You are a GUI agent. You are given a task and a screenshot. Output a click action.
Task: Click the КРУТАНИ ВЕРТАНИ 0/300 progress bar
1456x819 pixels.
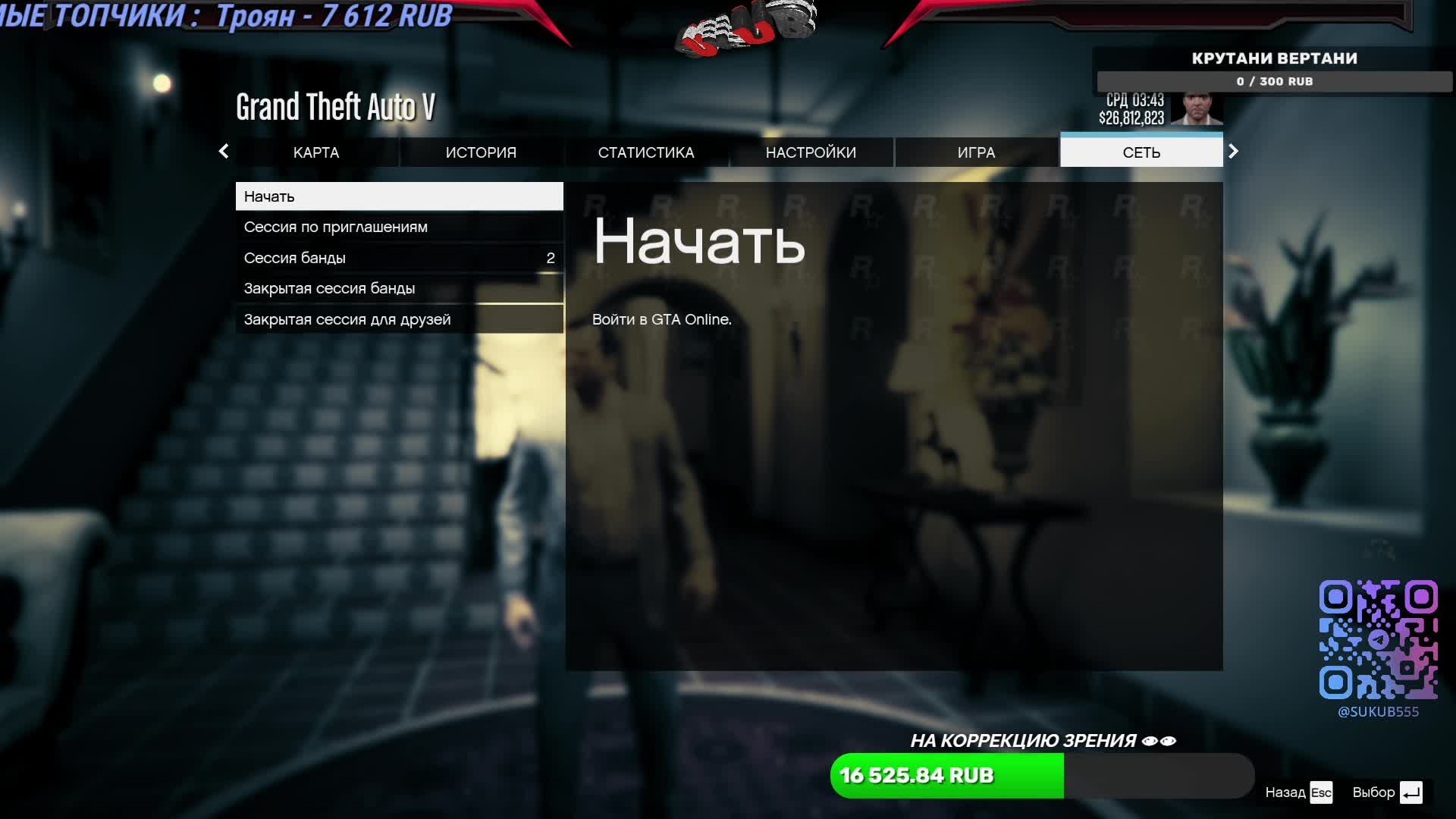pos(1274,81)
